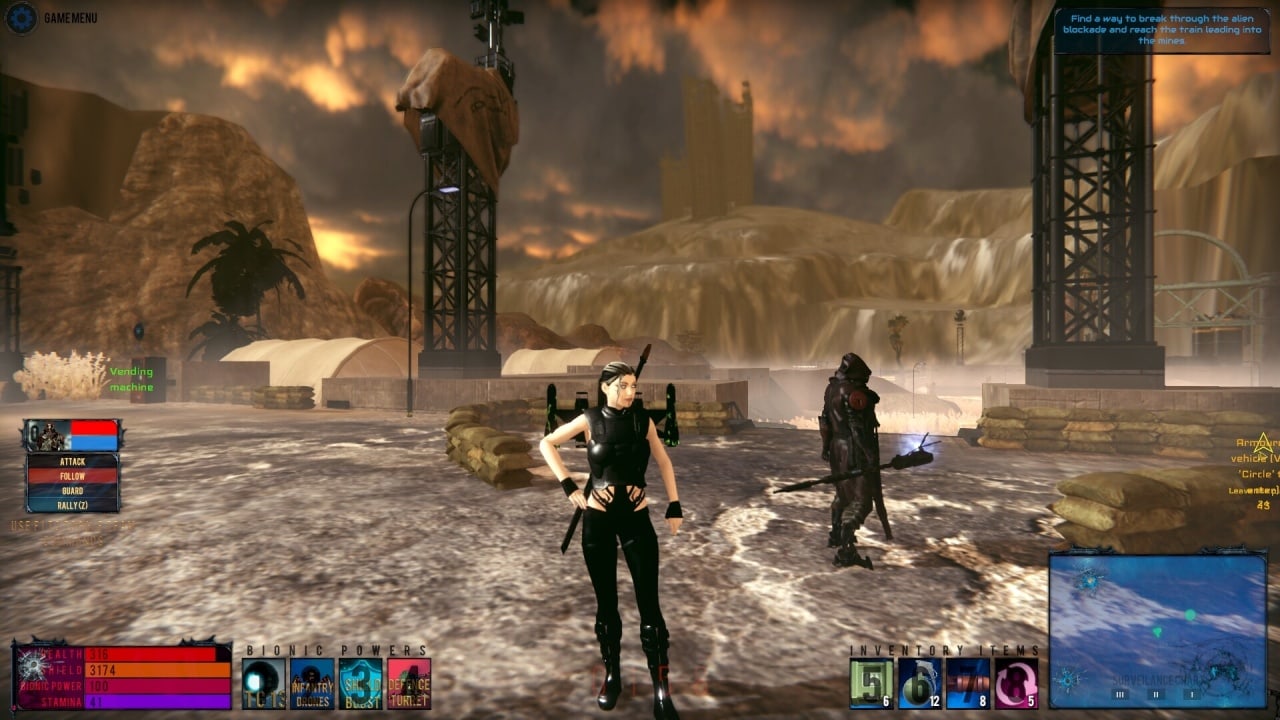Open the Game Menu
The width and height of the screenshot is (1280, 720).
(x=22, y=17)
